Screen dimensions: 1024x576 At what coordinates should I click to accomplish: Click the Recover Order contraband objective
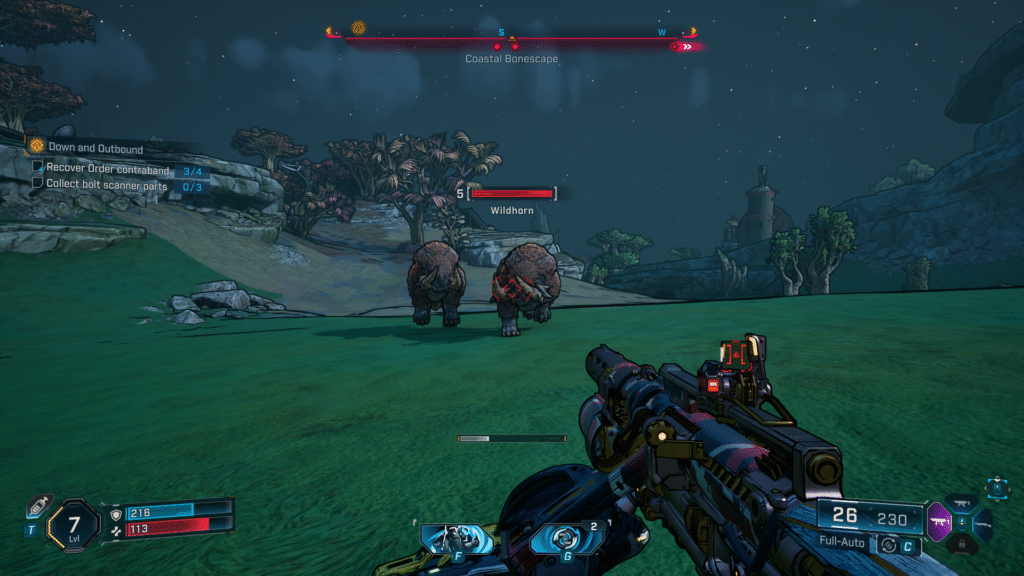click(107, 168)
